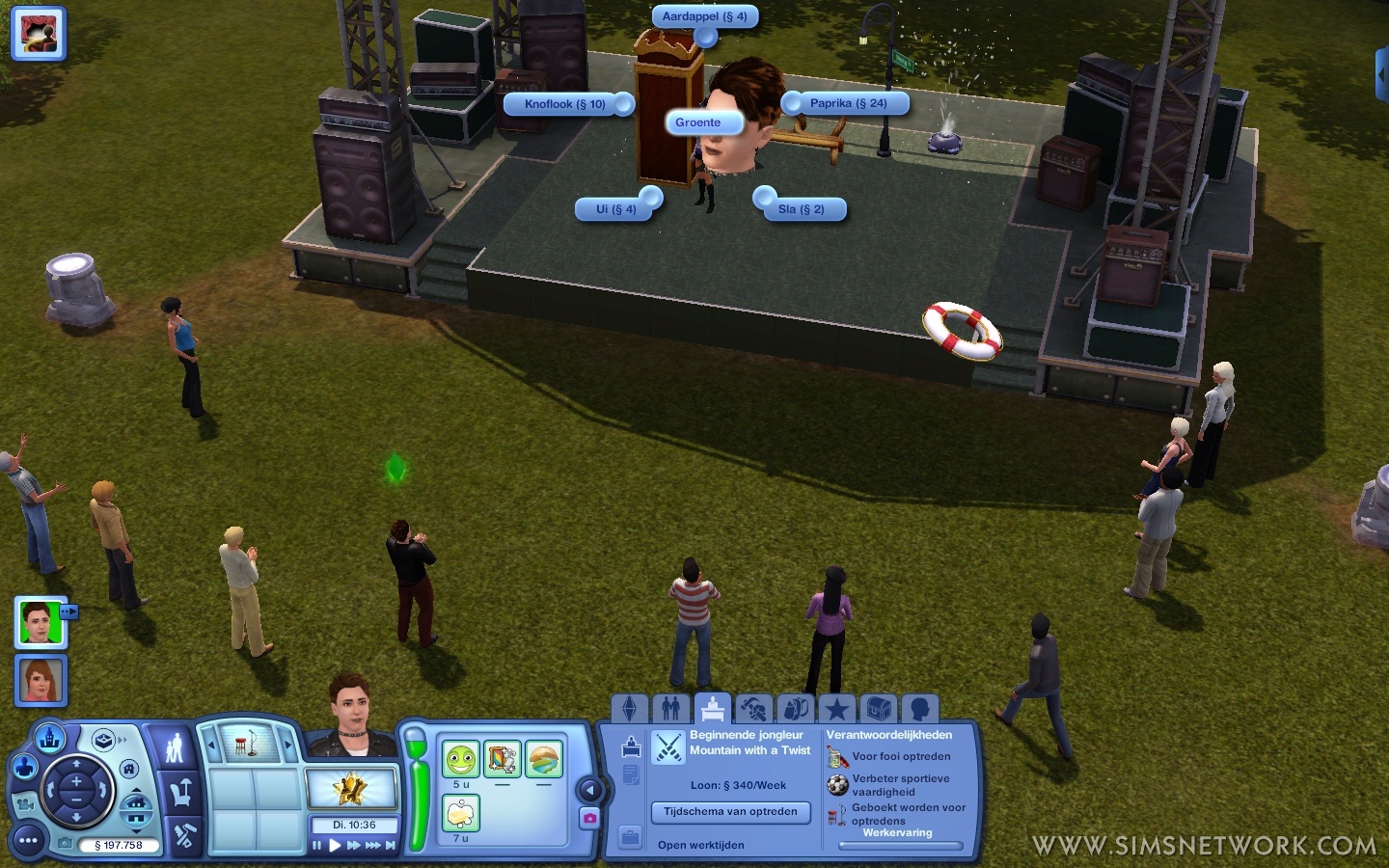Open Buy mode with armchair icon
The image size is (1389, 868).
(180, 793)
